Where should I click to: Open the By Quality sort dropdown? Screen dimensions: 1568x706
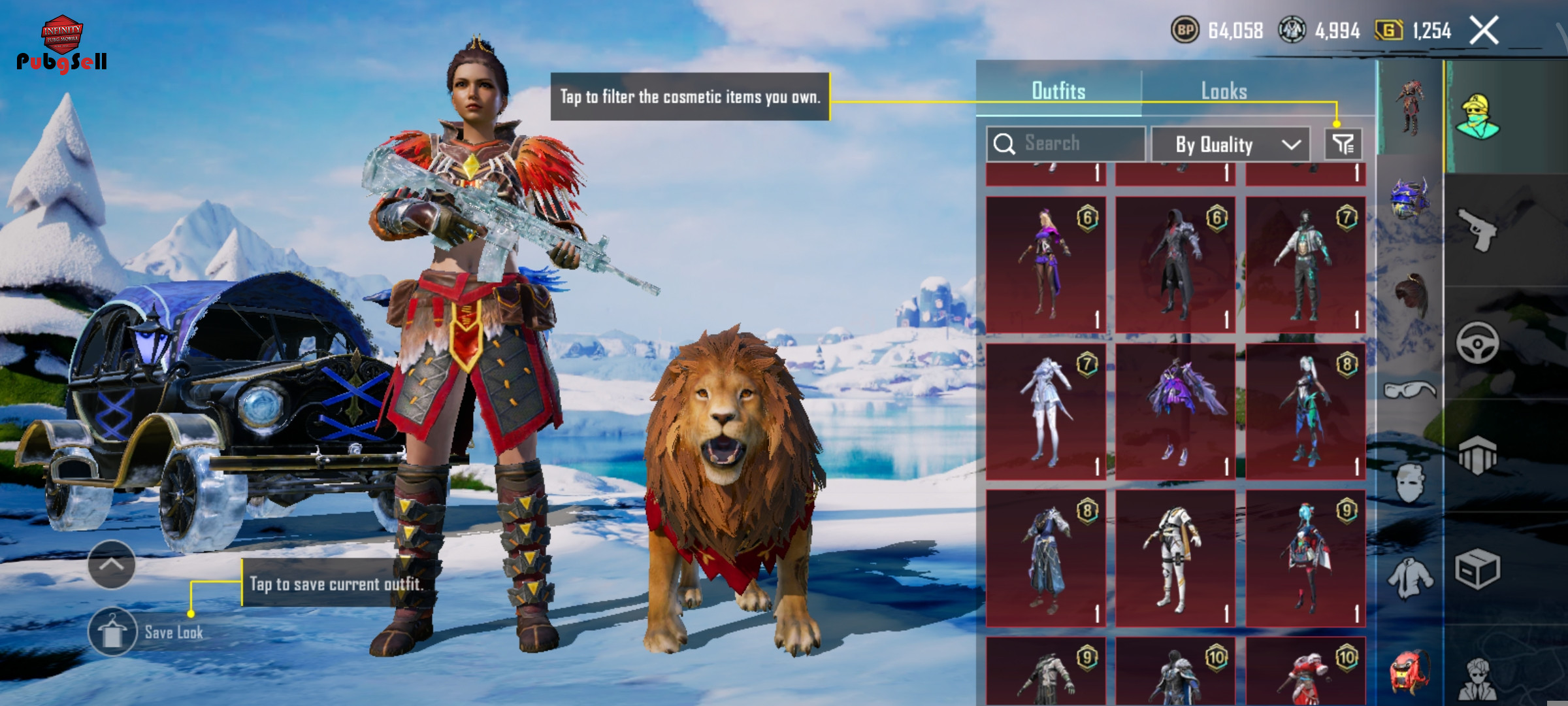click(1230, 144)
